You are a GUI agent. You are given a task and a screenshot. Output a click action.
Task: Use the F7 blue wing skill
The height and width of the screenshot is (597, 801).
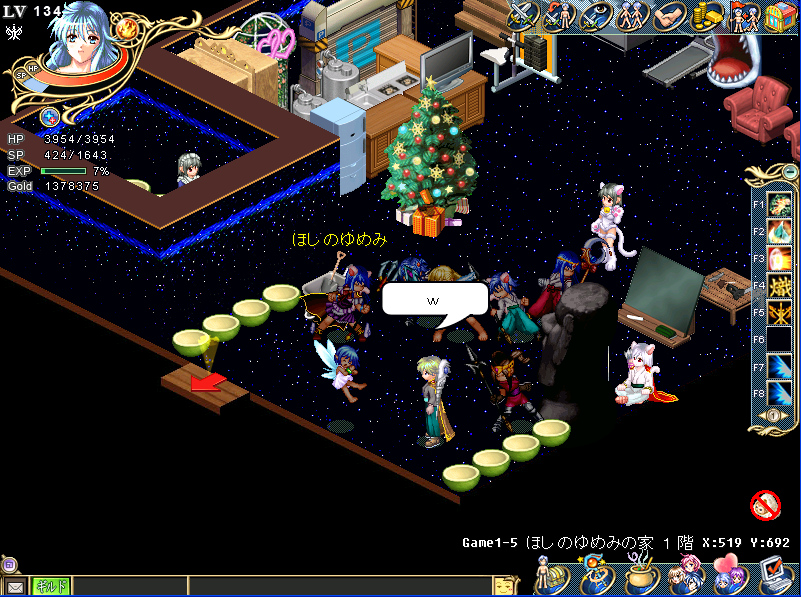point(779,367)
